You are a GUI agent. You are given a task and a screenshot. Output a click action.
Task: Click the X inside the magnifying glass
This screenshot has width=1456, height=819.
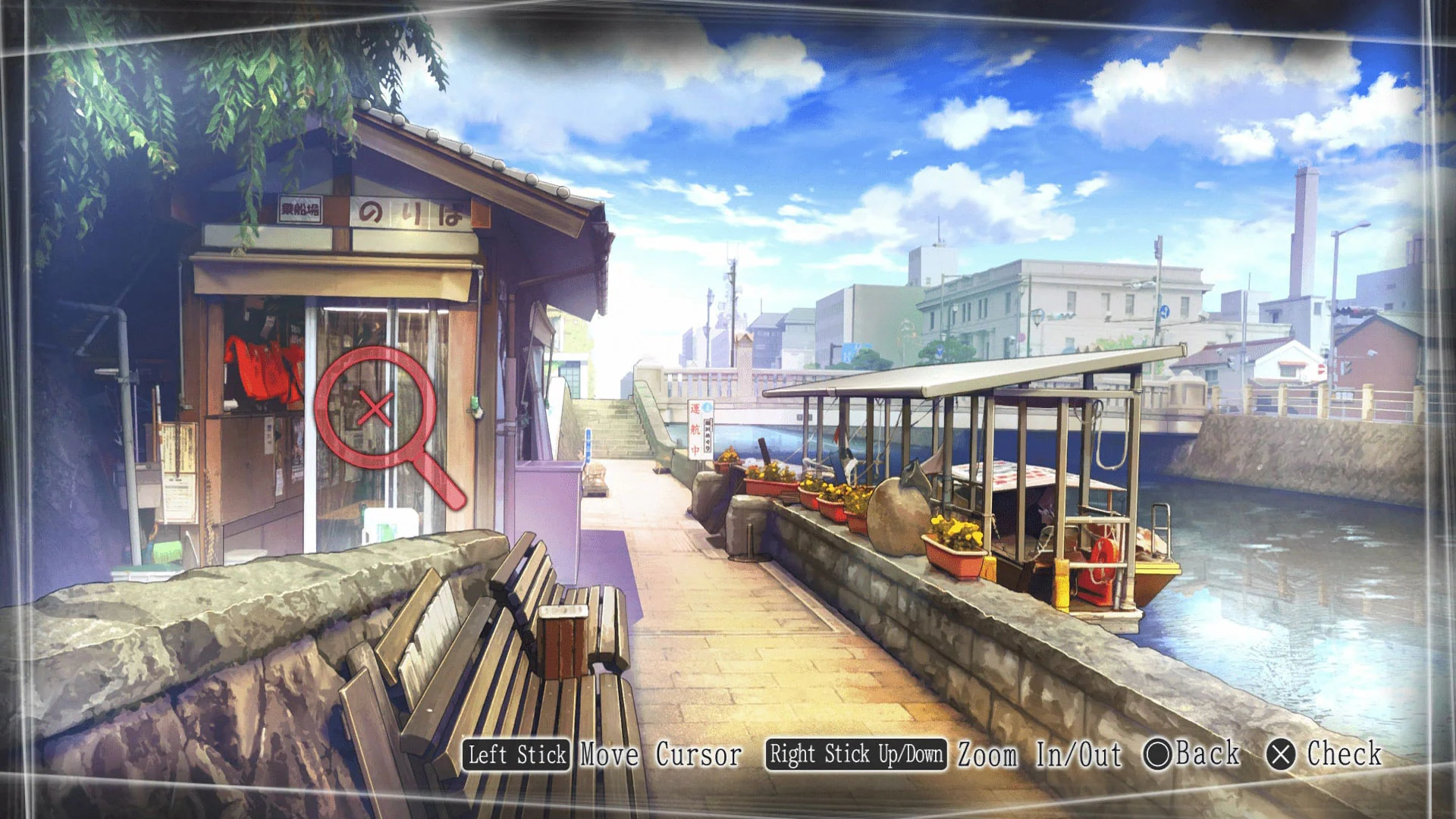point(377,409)
